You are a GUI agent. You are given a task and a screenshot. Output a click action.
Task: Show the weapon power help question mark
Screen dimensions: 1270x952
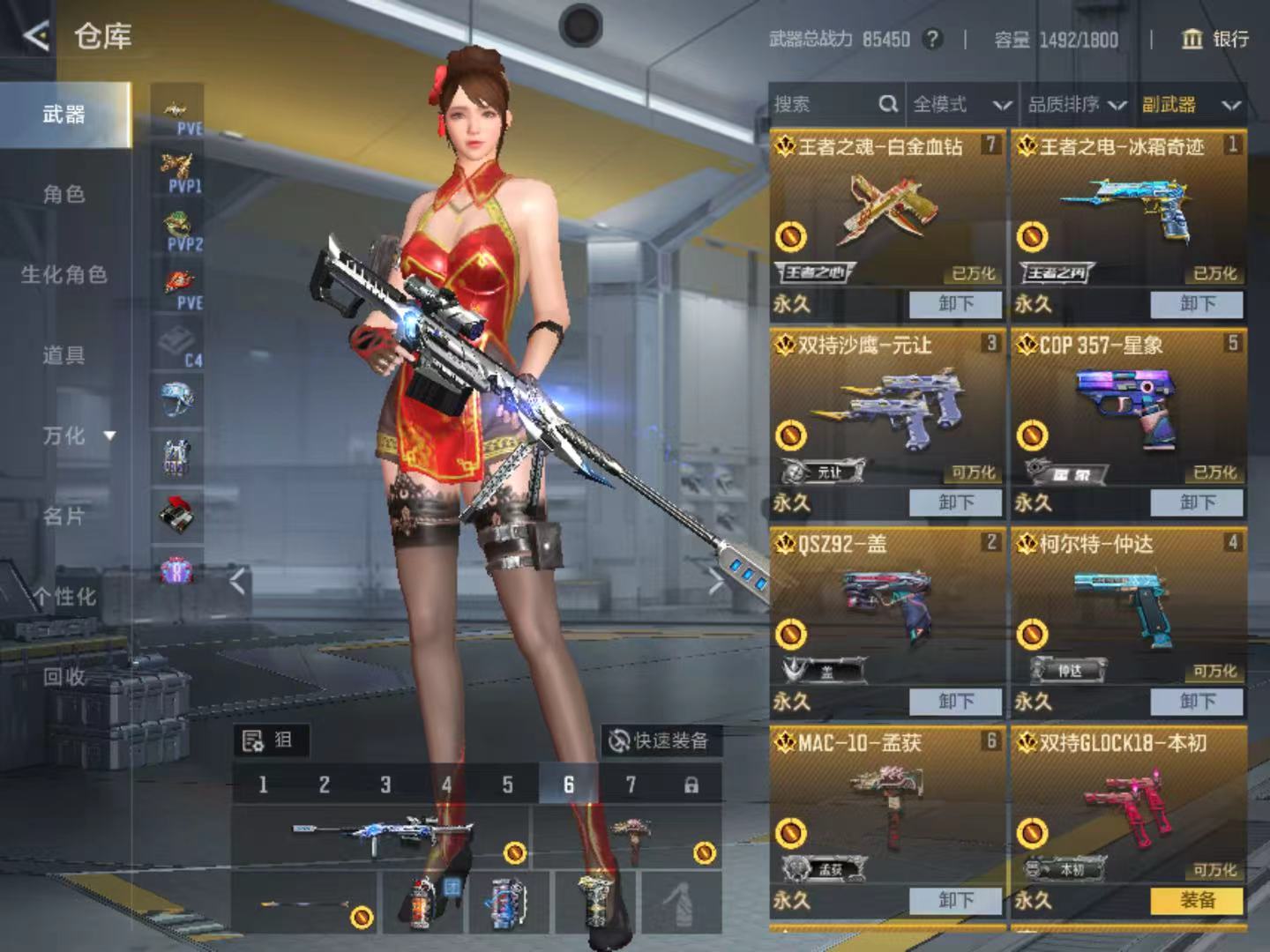tap(931, 39)
